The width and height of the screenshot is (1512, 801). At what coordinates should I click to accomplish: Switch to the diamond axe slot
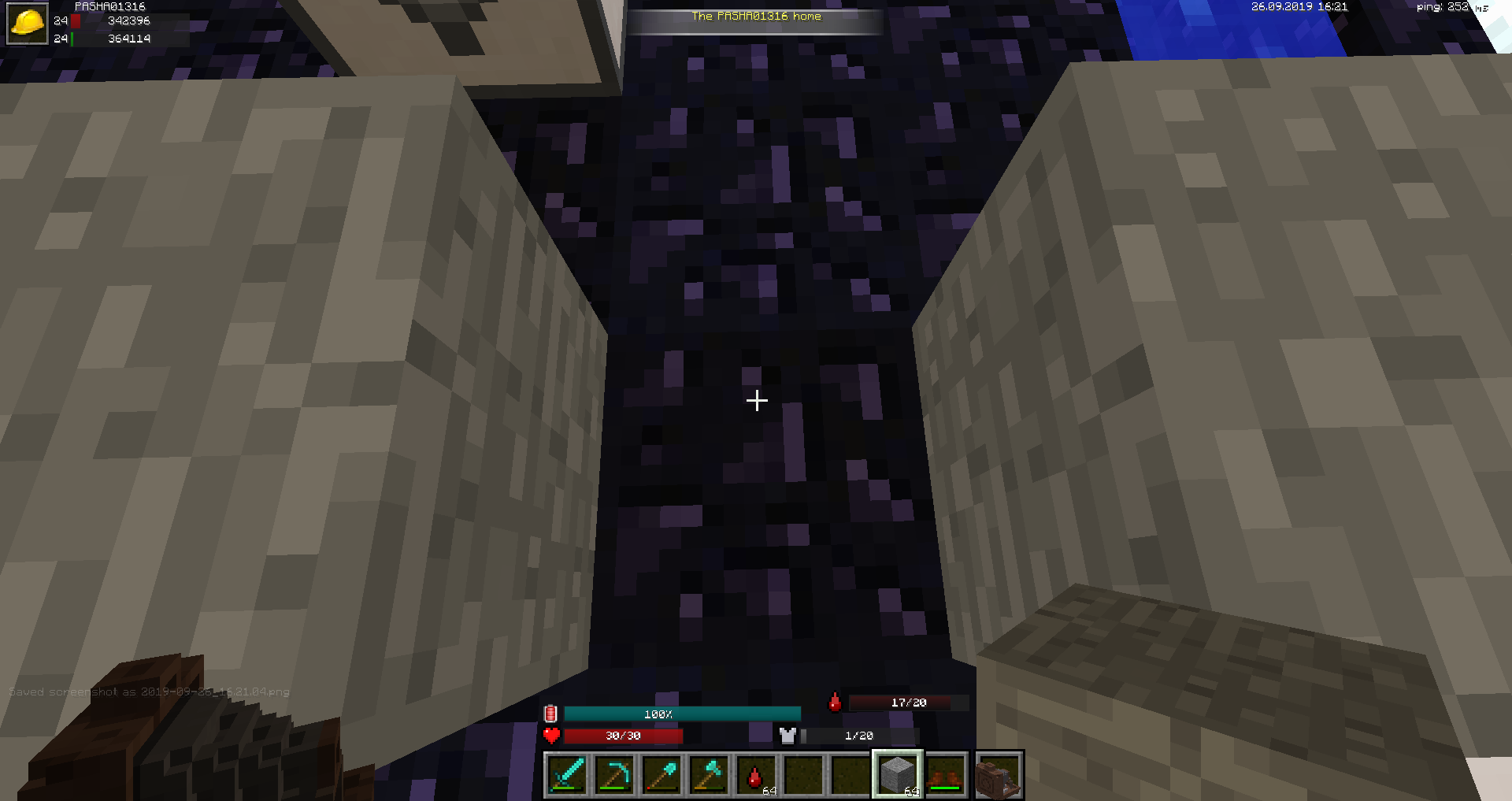click(x=709, y=775)
